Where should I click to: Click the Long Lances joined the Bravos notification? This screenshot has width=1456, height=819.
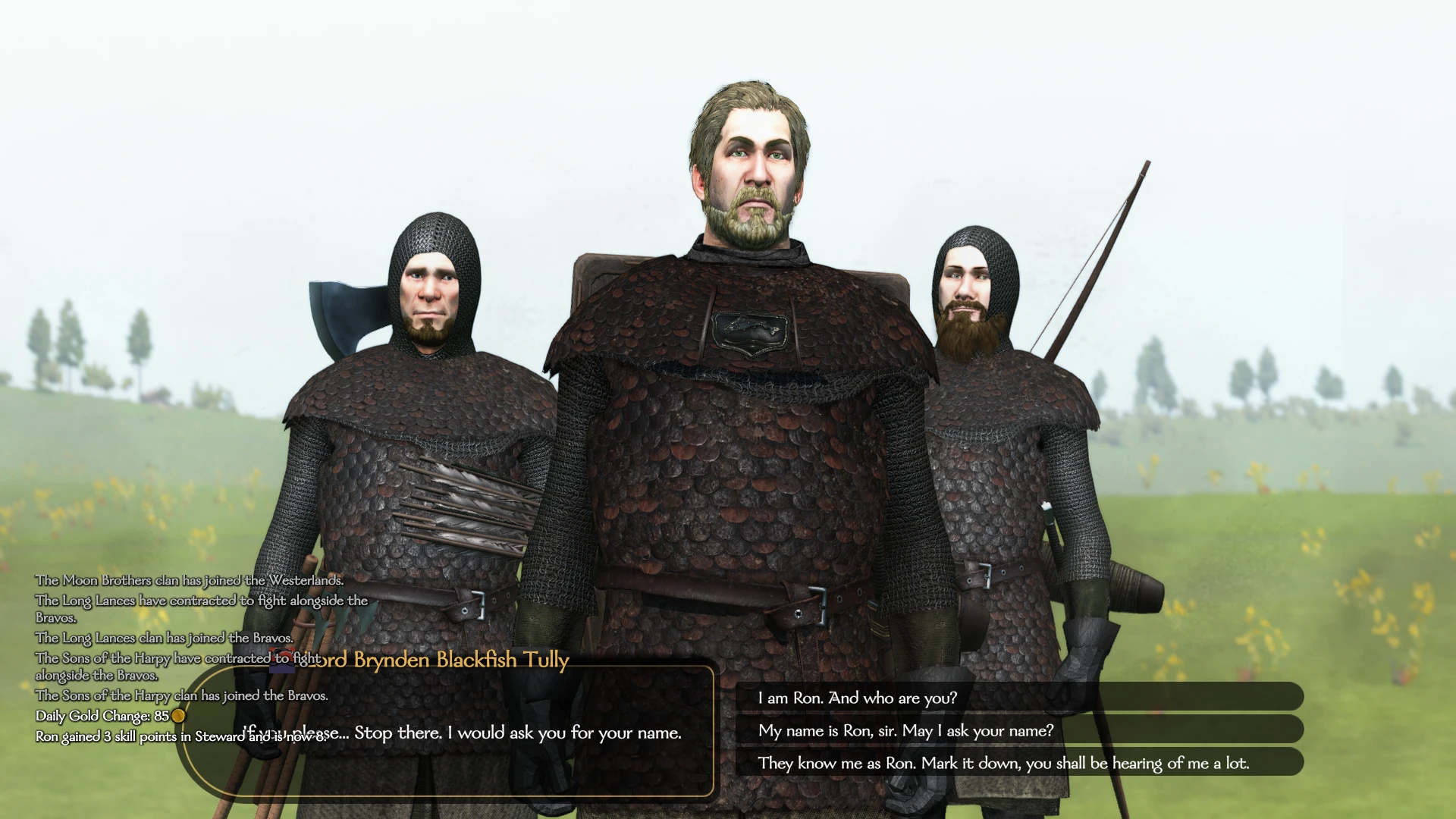[x=164, y=638]
